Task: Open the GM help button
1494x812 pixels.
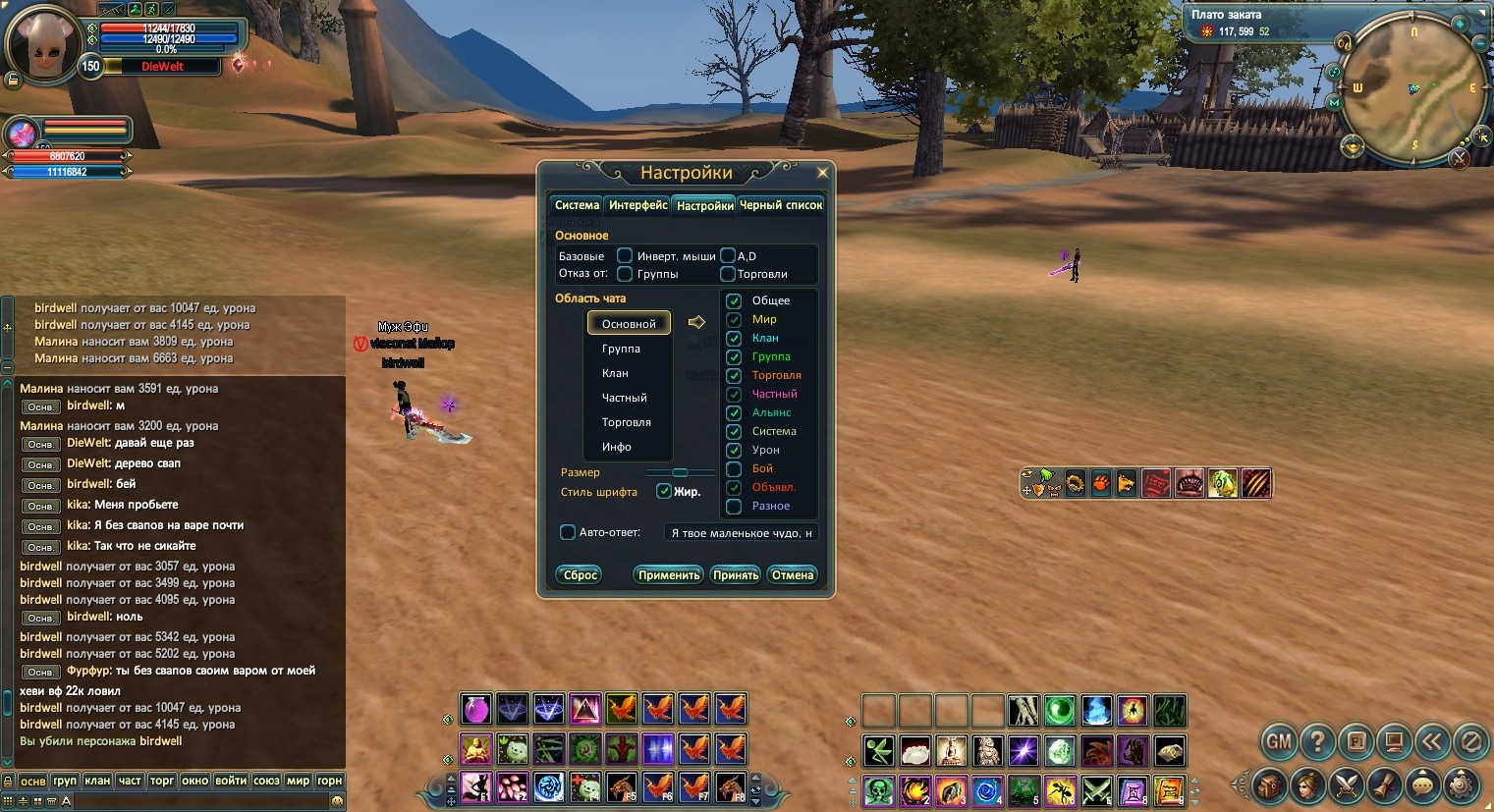Action: [x=1279, y=741]
